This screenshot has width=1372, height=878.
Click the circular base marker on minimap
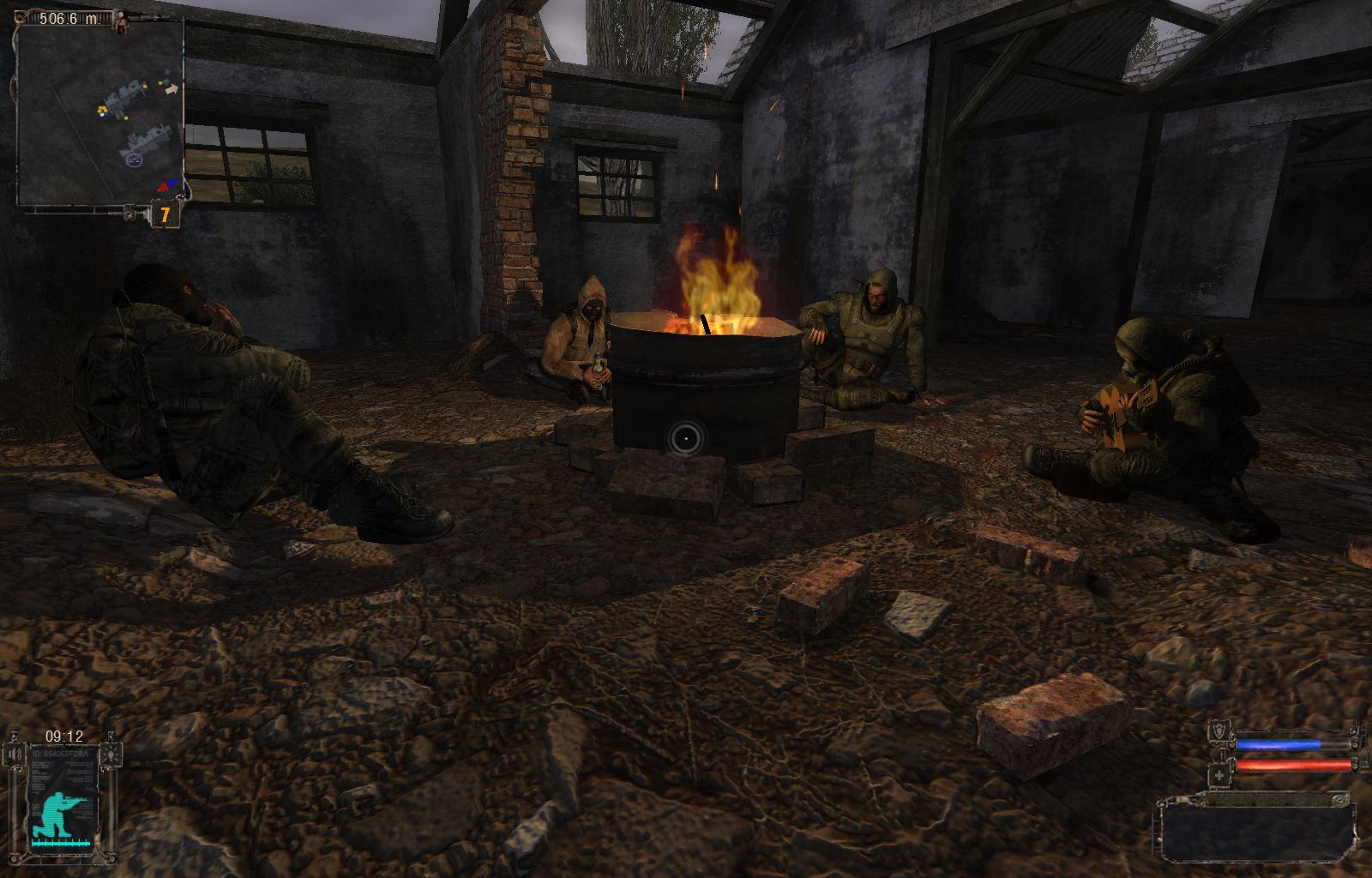pos(133,159)
